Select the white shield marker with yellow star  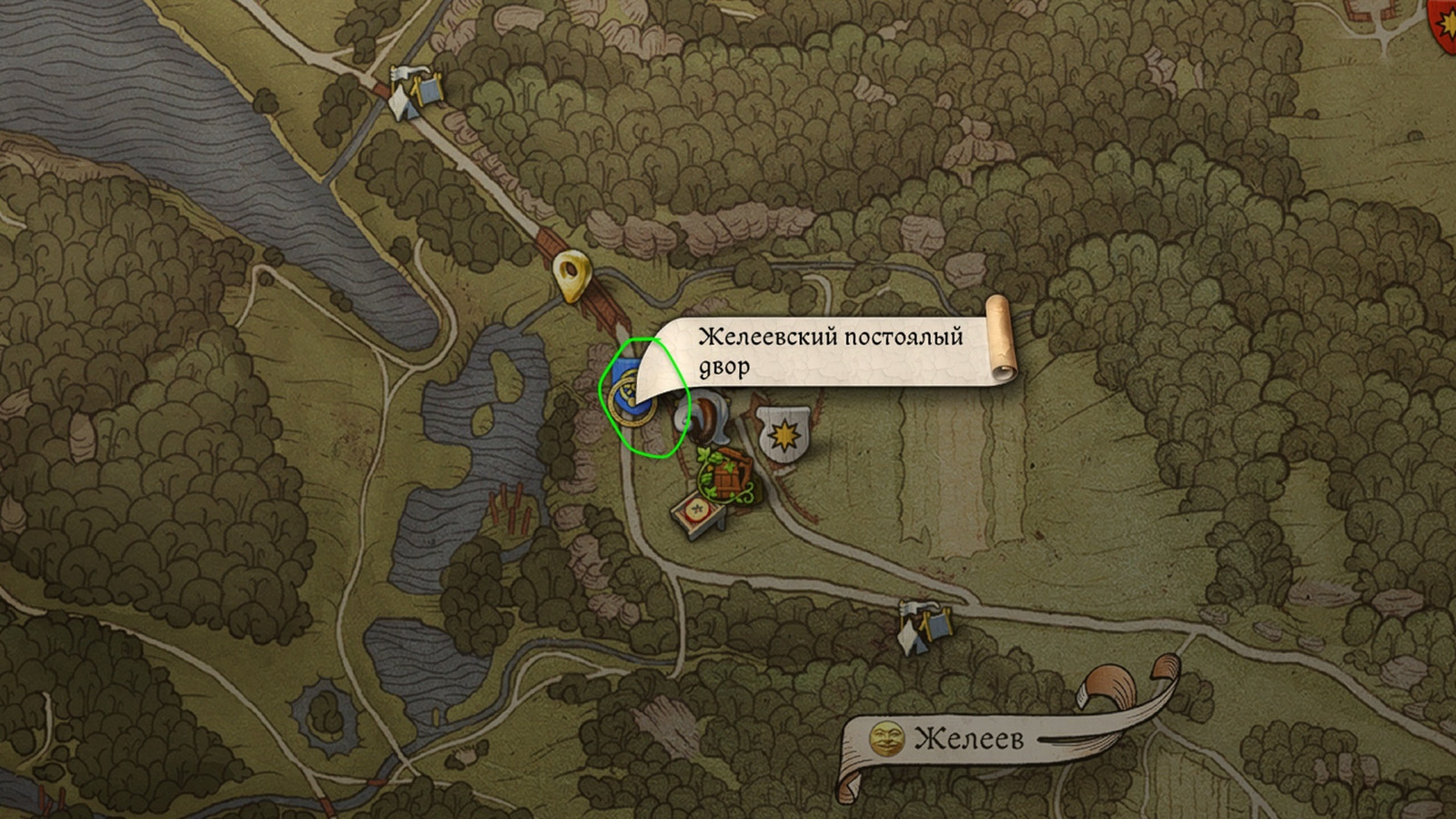[782, 436]
